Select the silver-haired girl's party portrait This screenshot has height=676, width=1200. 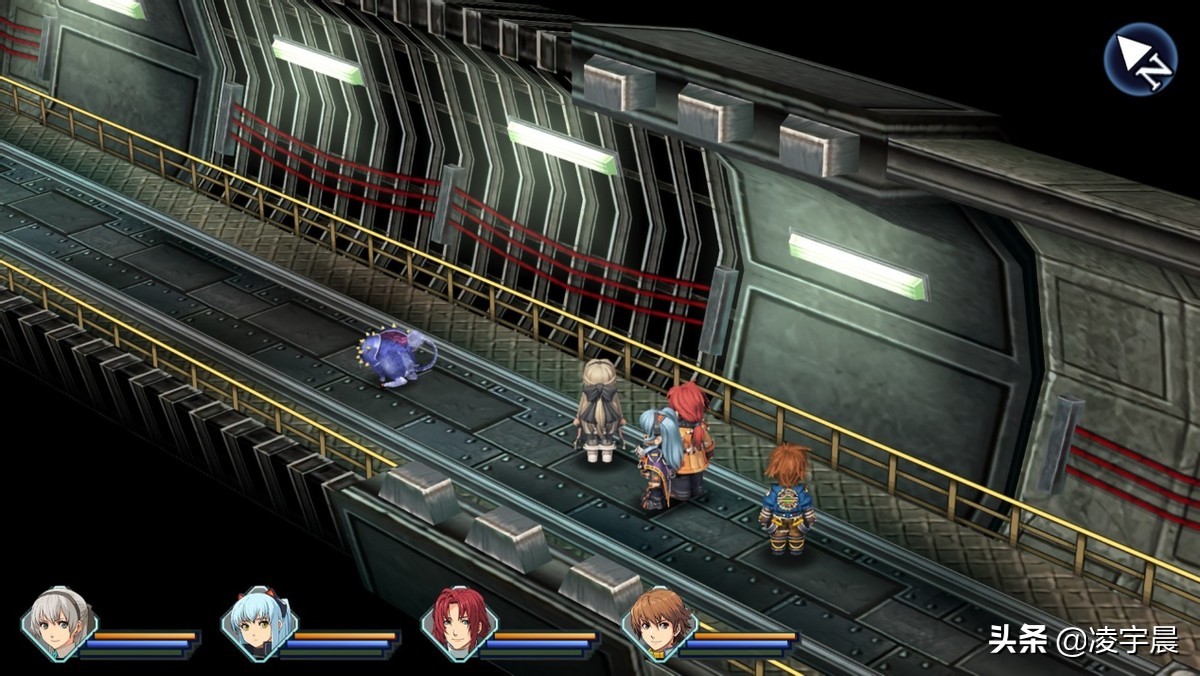(x=59, y=623)
